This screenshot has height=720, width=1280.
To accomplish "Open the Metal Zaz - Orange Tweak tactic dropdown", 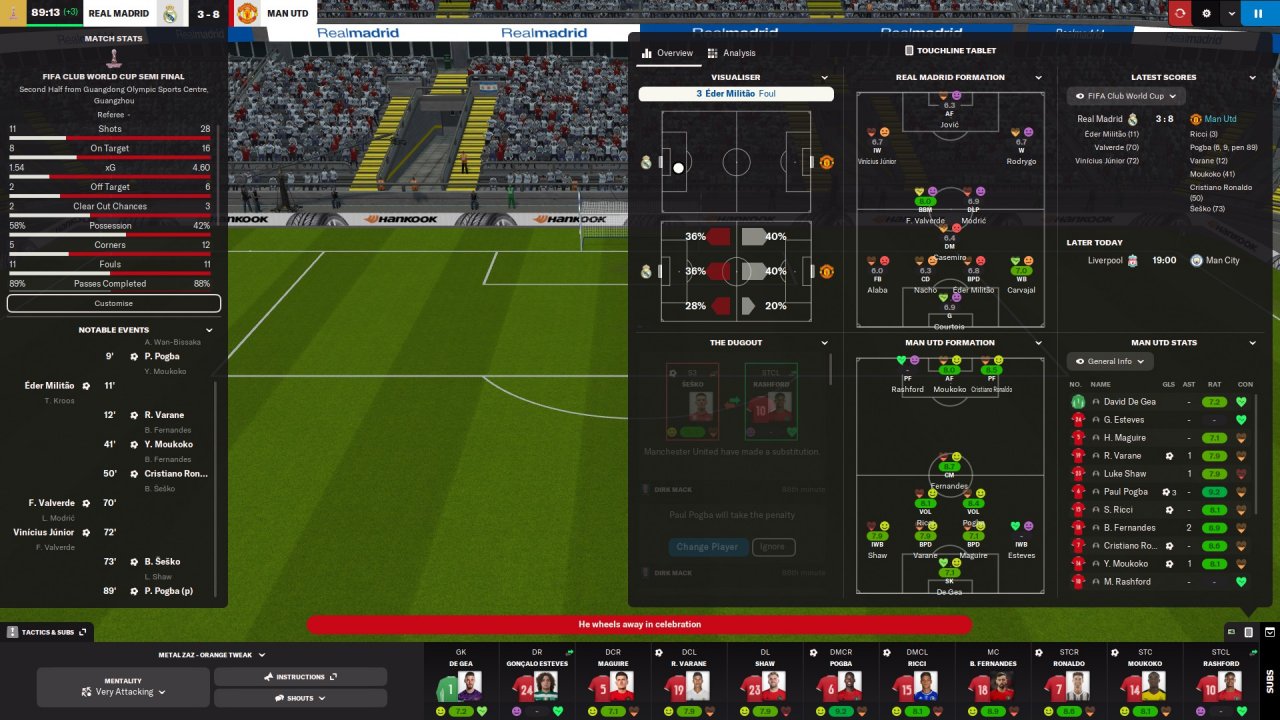I will coord(212,655).
